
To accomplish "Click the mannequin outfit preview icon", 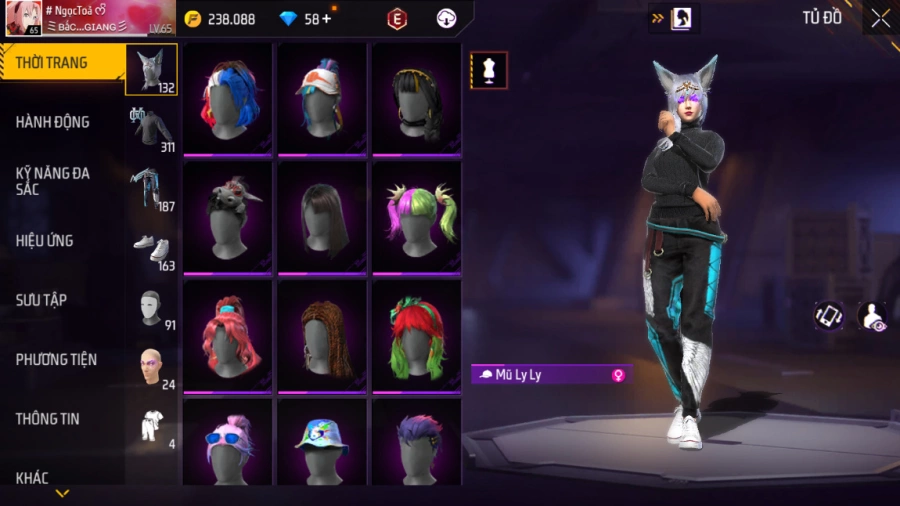I will (x=489, y=71).
